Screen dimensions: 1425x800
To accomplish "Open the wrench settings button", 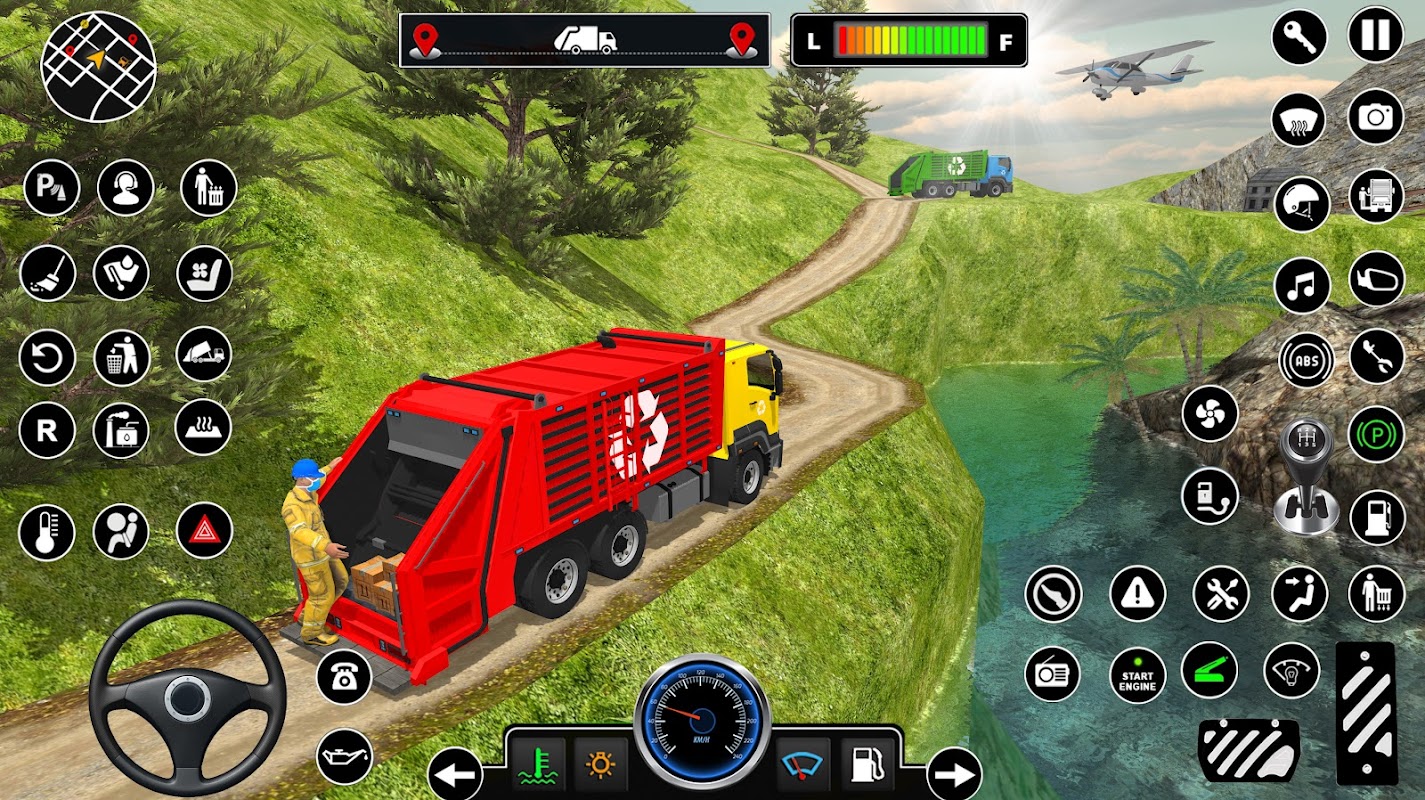I will click(x=1299, y=38).
